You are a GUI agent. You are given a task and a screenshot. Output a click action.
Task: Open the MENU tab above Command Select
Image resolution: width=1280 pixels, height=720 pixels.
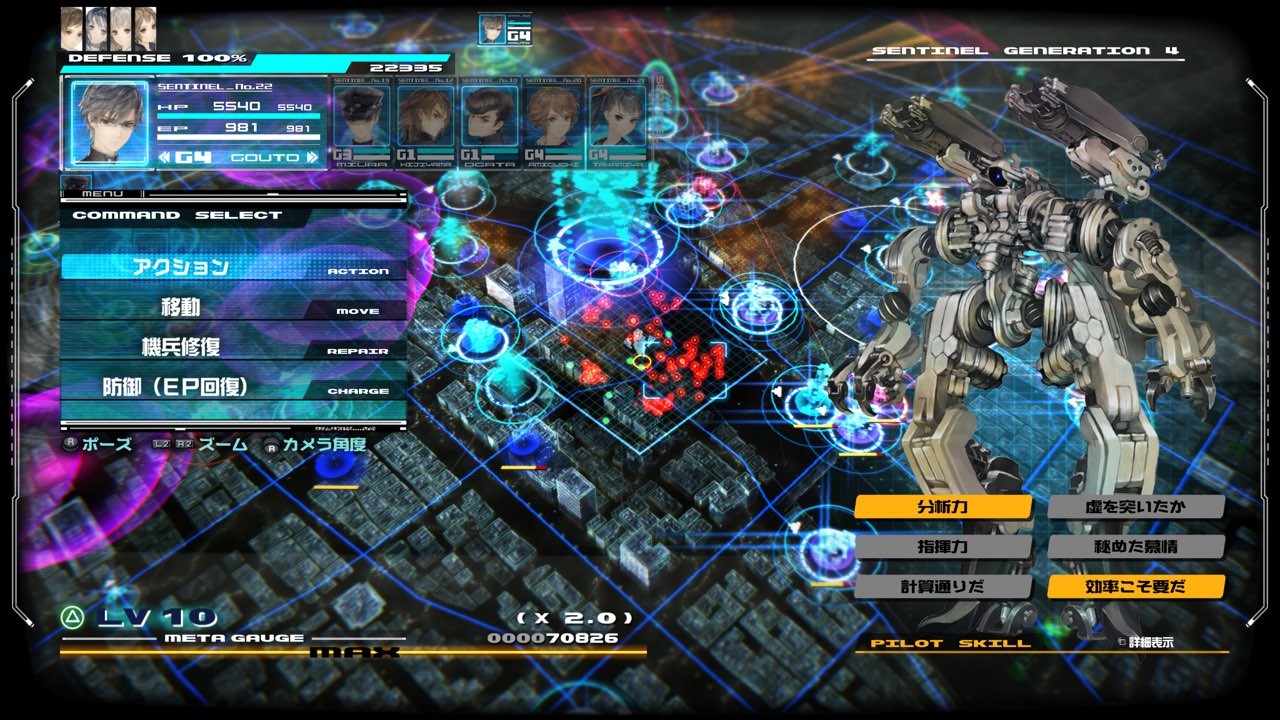[100, 192]
